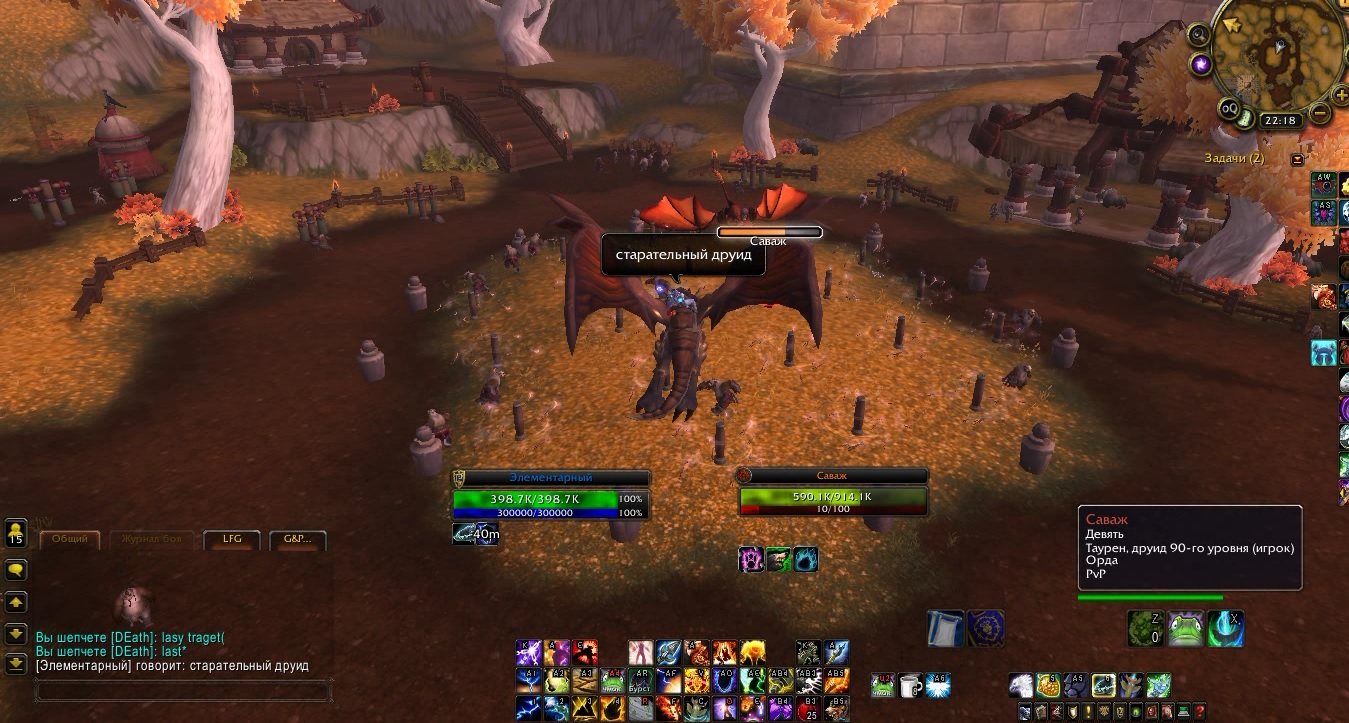Screen dimensions: 1349x723
Task: Click the Alliance lion banner icon
Action: click(x=986, y=626)
